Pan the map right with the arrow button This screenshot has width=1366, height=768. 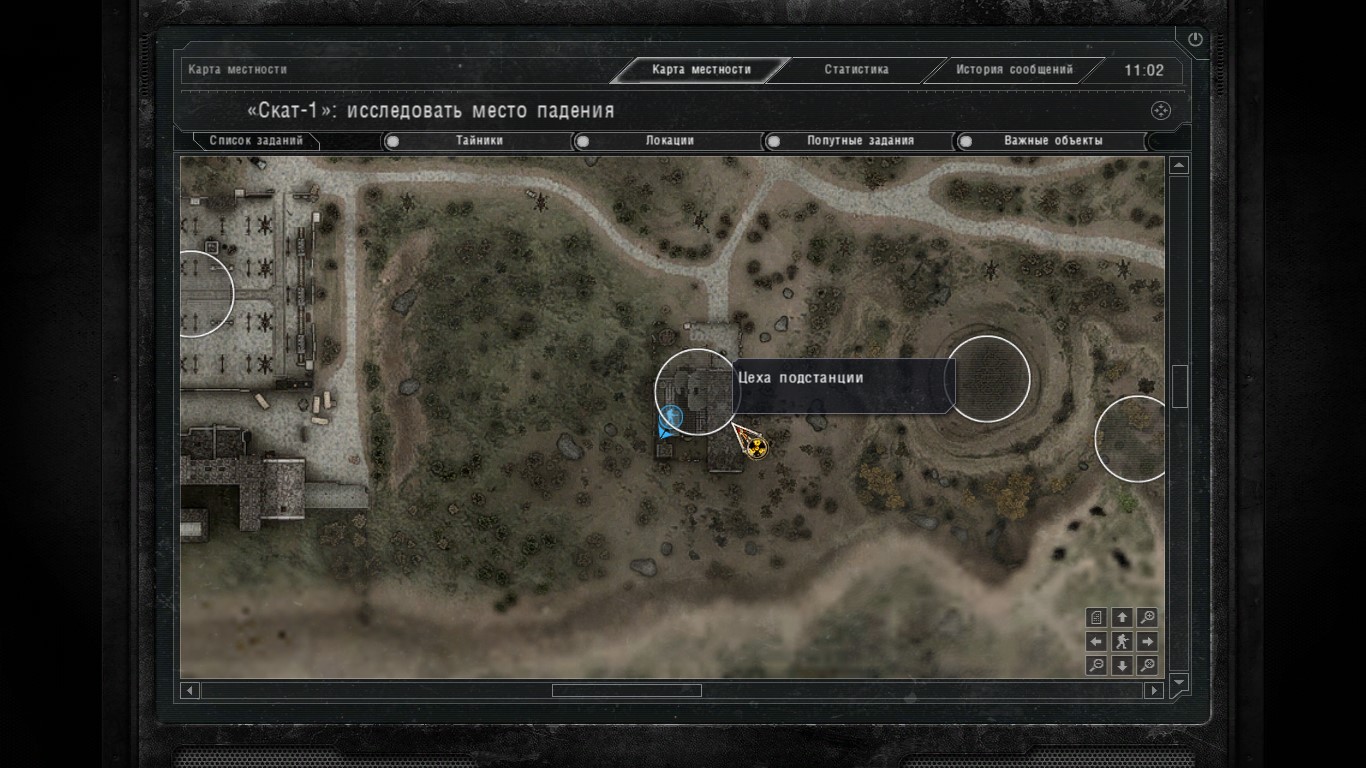pyautogui.click(x=1148, y=642)
